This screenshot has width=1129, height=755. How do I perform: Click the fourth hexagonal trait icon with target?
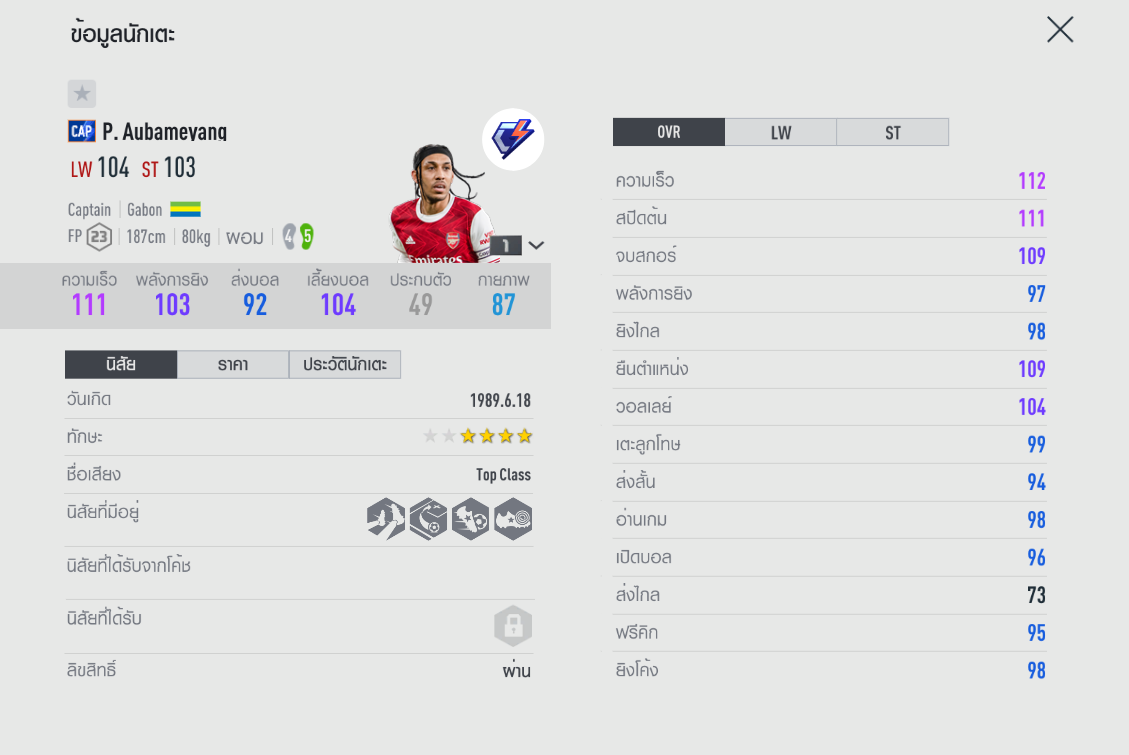513,520
